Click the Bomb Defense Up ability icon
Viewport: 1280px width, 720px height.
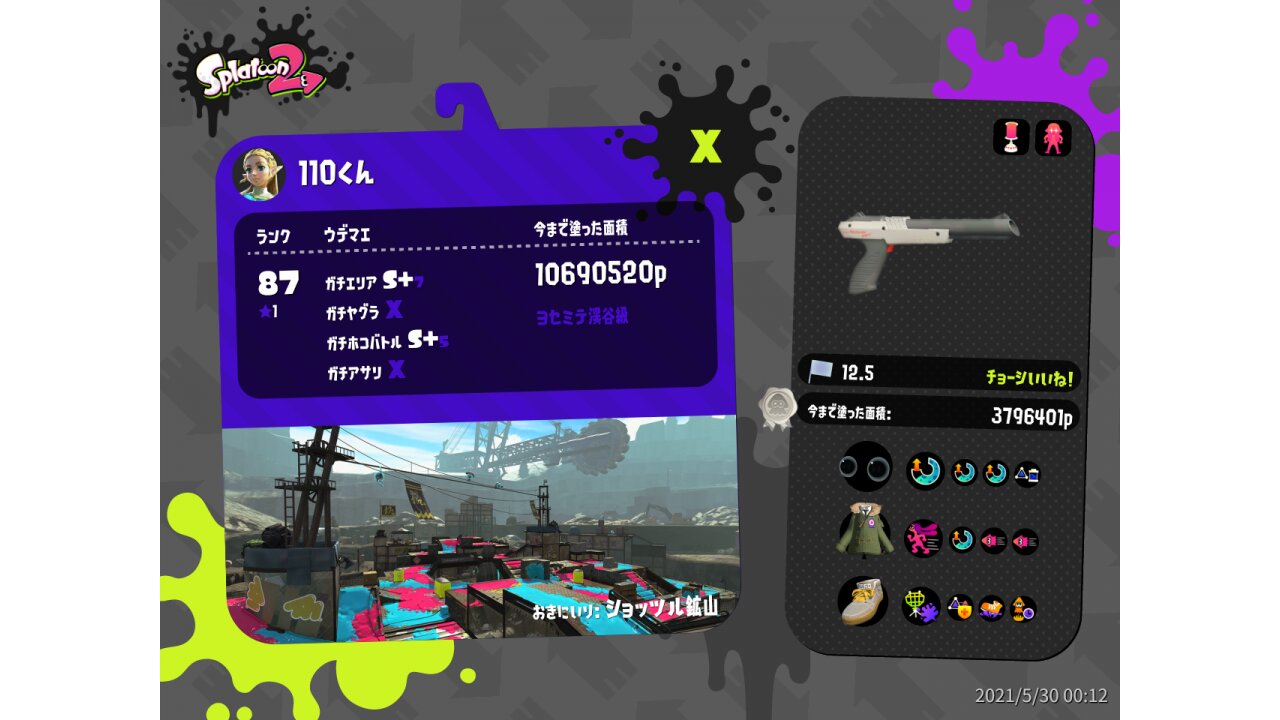[960, 607]
